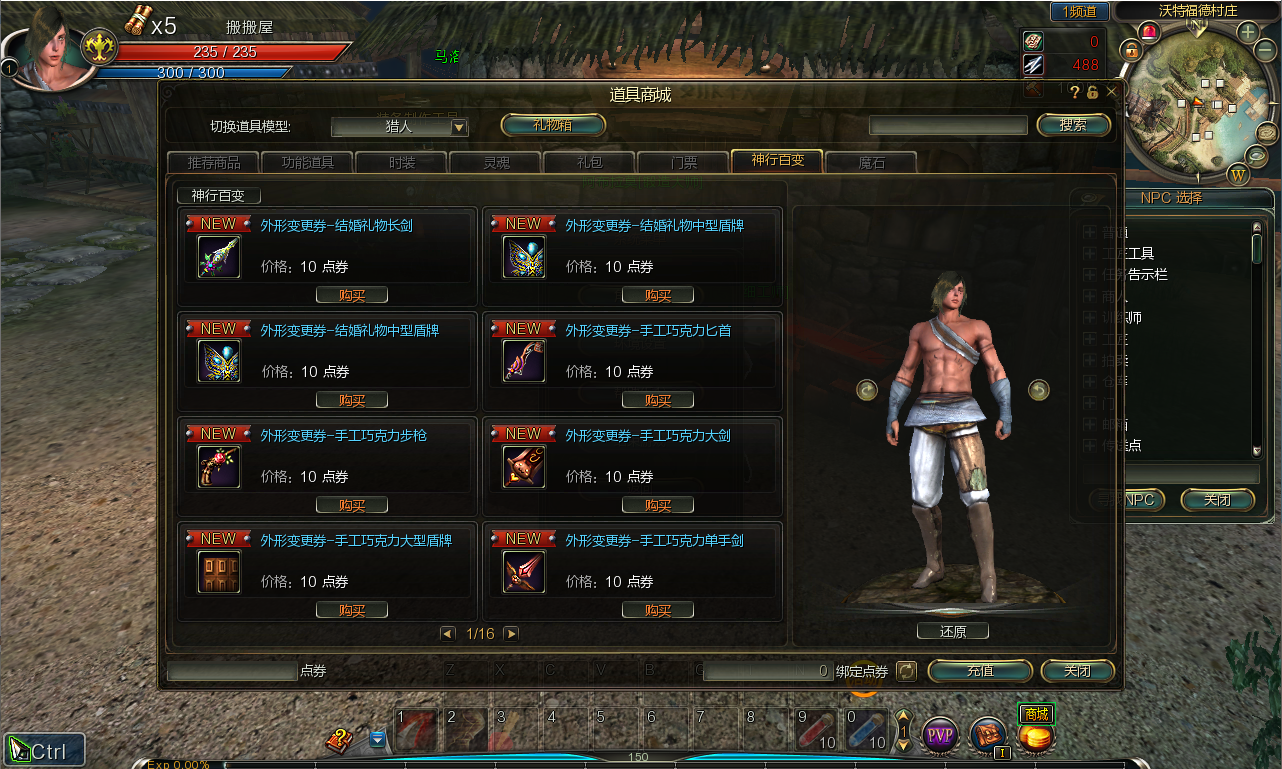Viewport: 1282px width, 769px height.
Task: Switch to the 时装 tab
Action: point(401,162)
